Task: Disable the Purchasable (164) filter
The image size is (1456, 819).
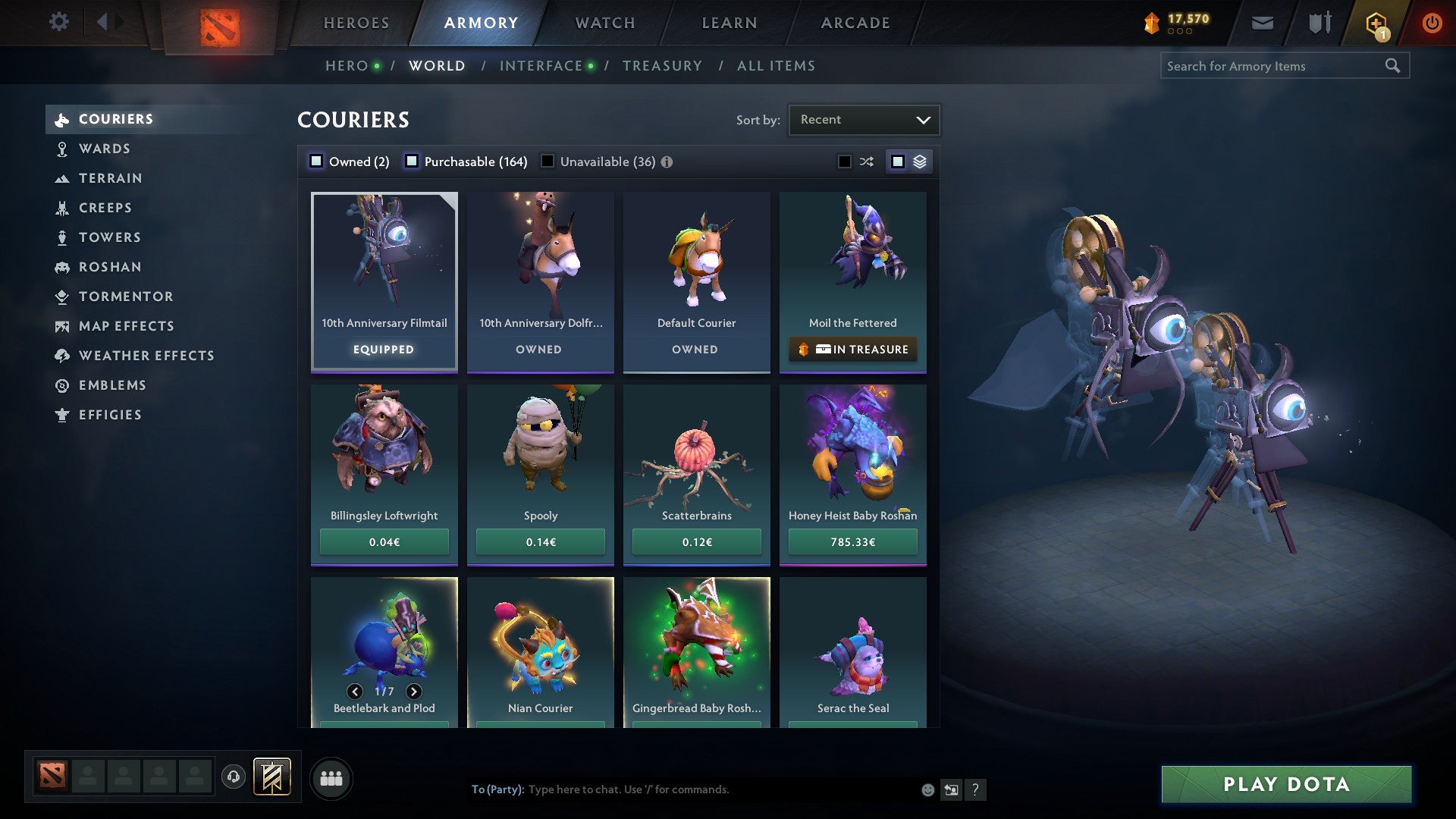Action: [x=413, y=161]
